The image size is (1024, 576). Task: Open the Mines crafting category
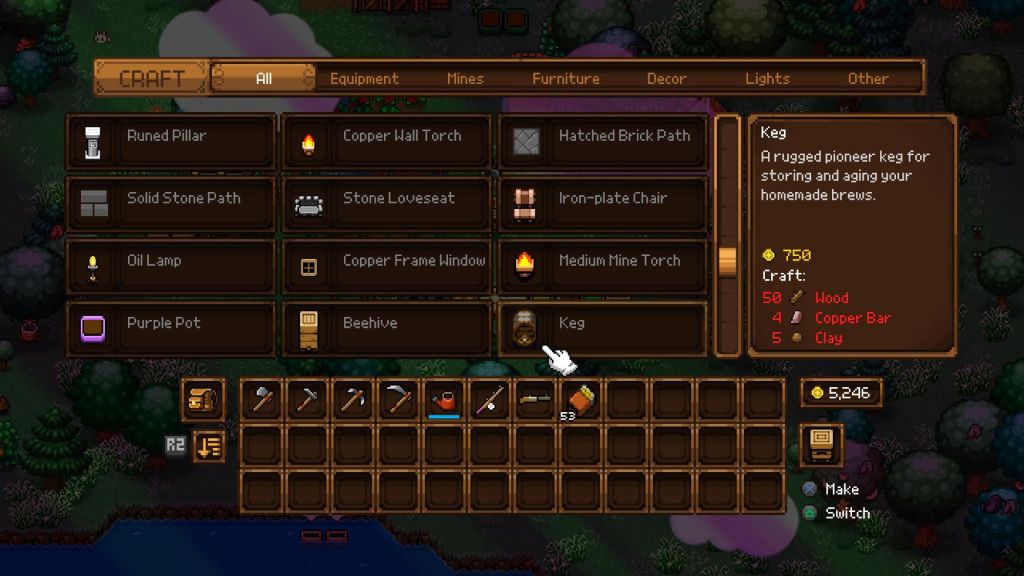pos(465,78)
